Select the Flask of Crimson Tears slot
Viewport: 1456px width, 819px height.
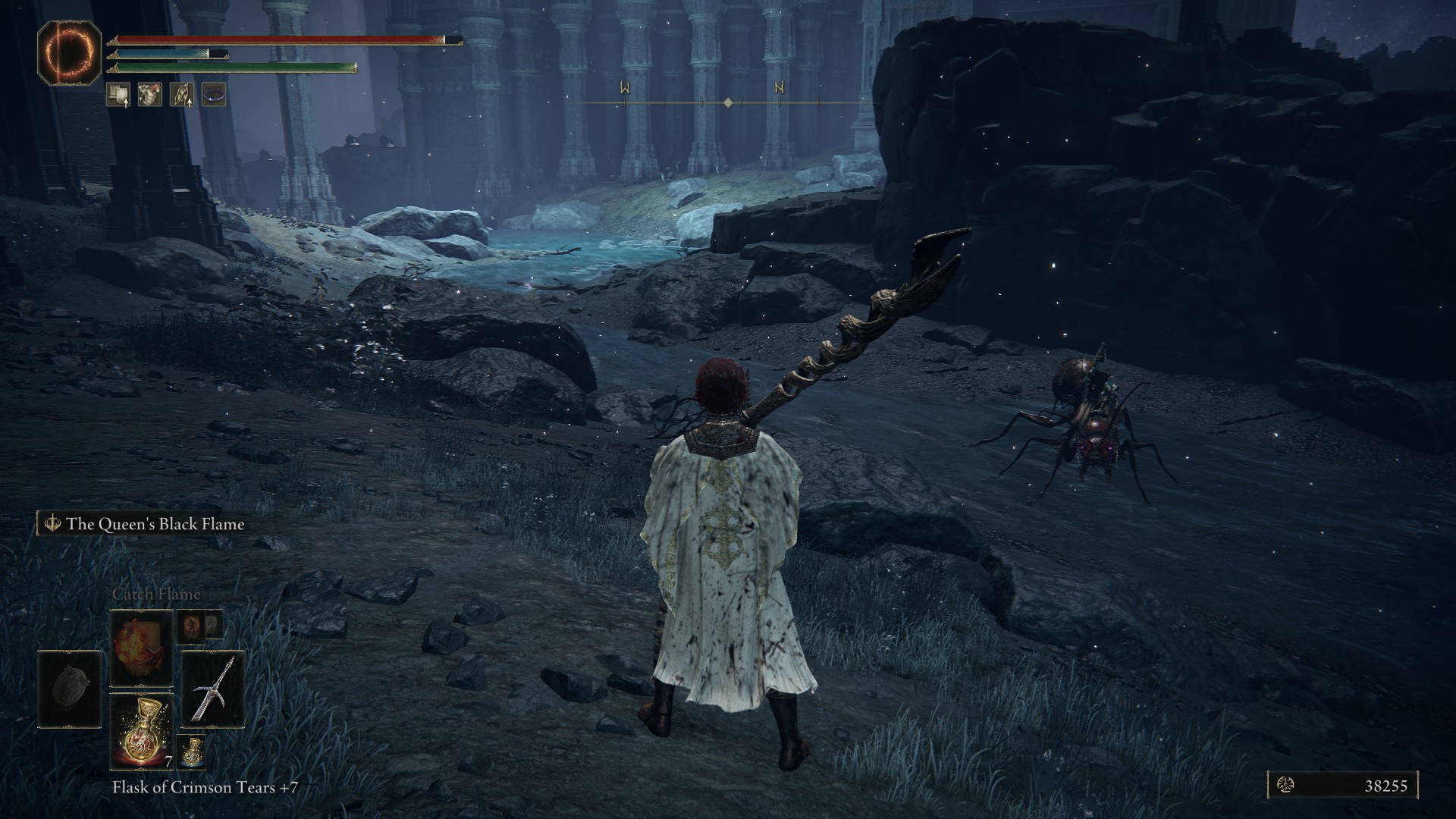point(142,730)
